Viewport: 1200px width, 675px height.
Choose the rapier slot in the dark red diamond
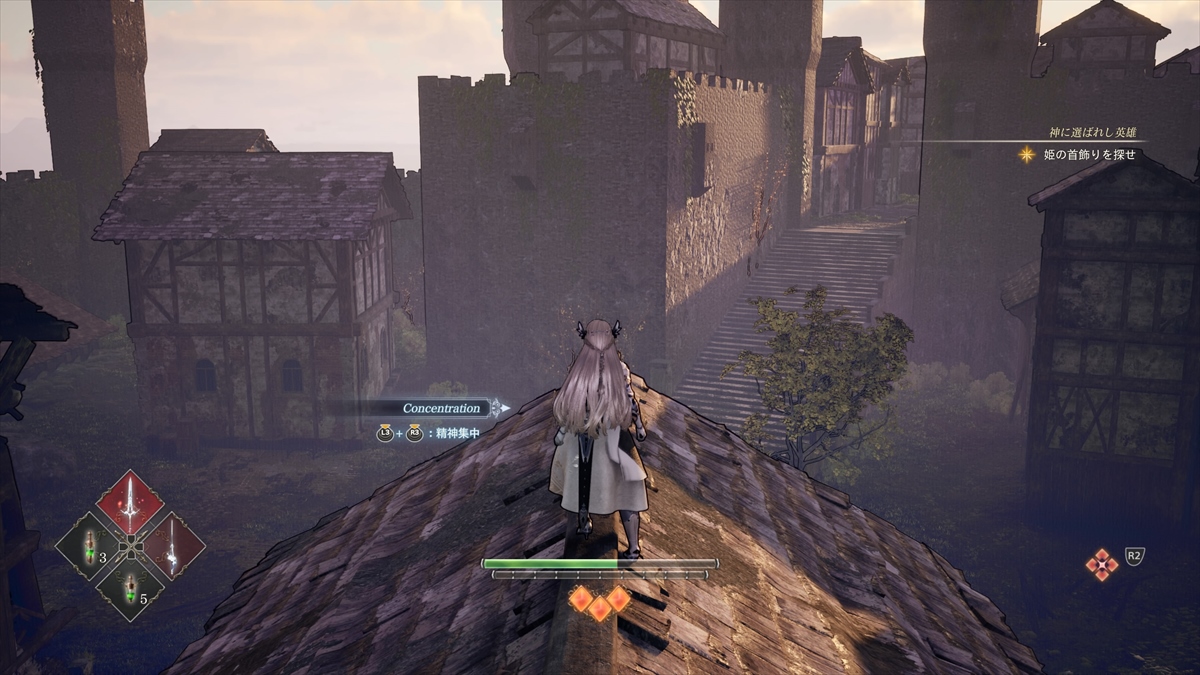click(172, 546)
